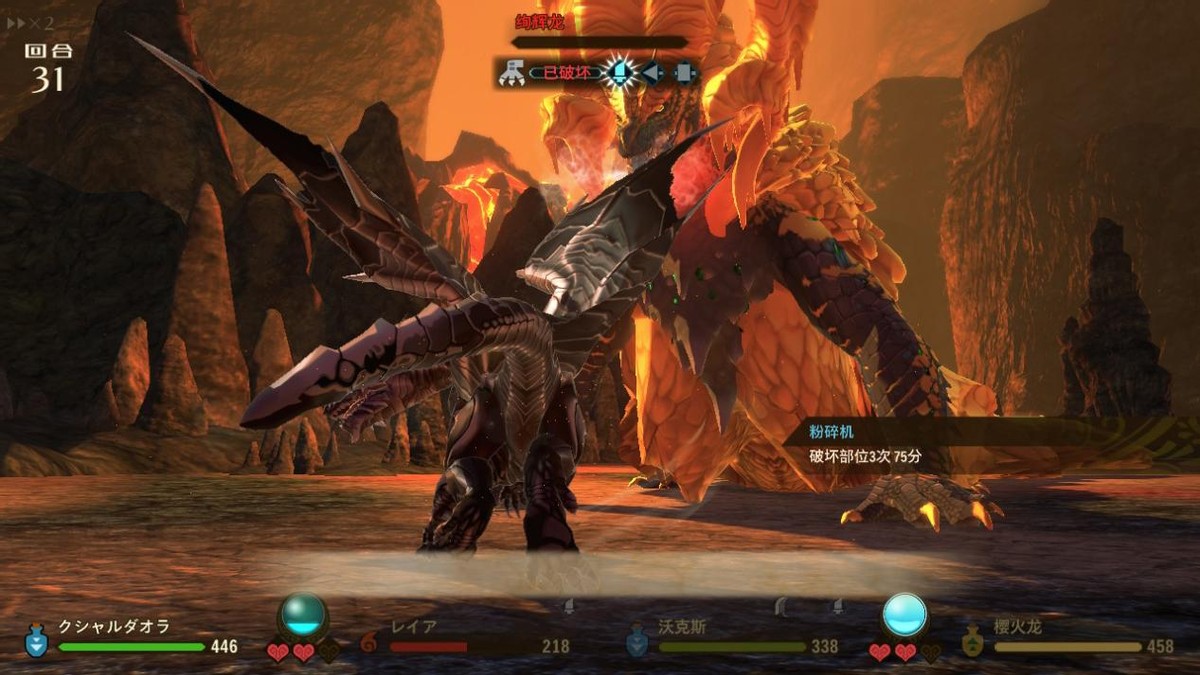Pick the gray rectangular part icon

tap(684, 72)
